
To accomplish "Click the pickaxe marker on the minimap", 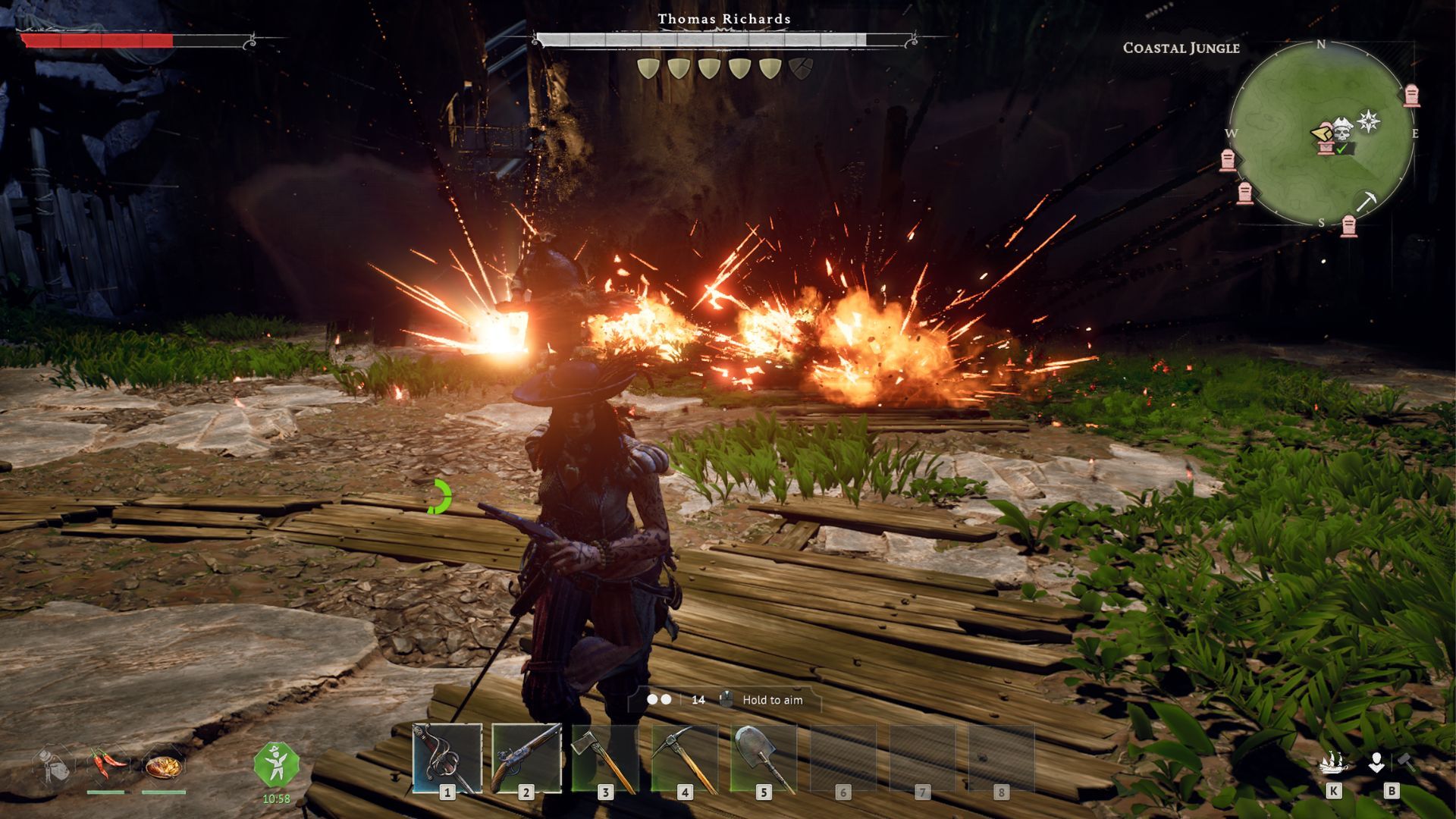I will [1367, 201].
